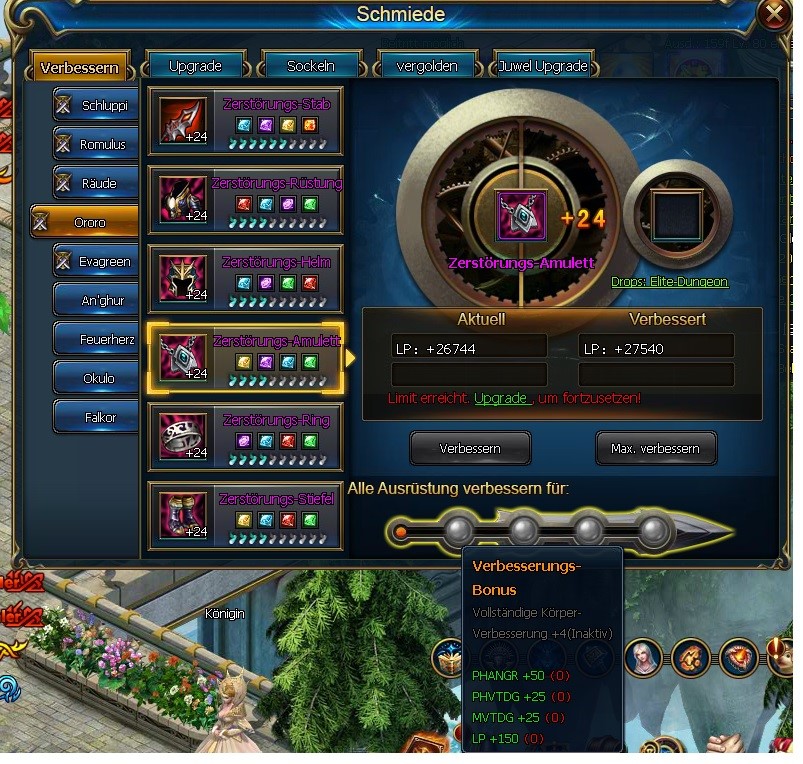Image resolution: width=803 pixels, height=764 pixels.
Task: Switch to the character Feuerherz
Action: 95,339
